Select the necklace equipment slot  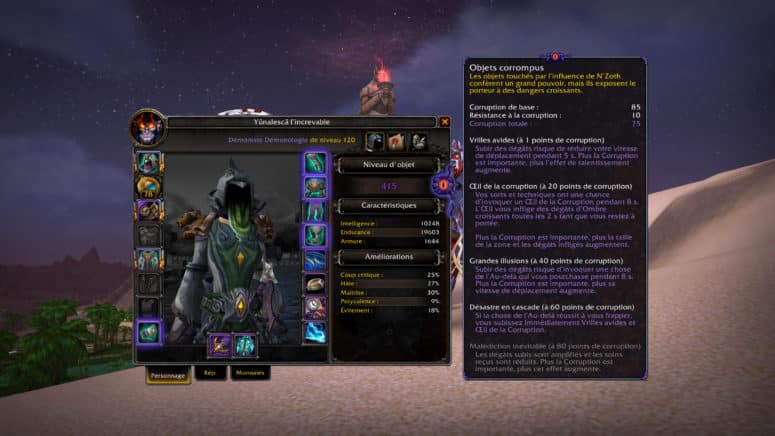pyautogui.click(x=149, y=186)
